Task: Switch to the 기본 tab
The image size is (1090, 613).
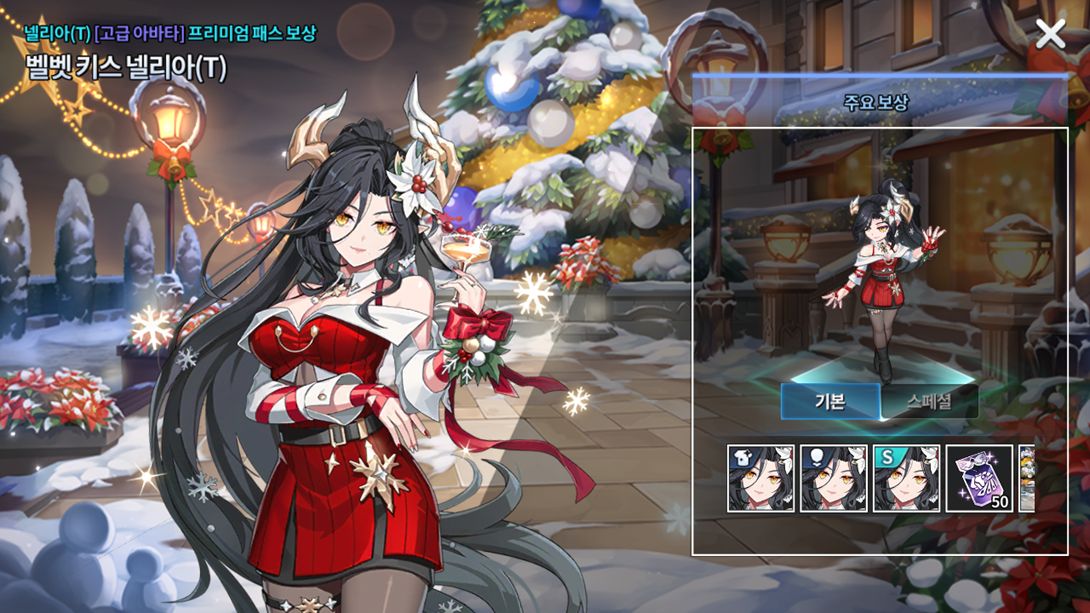Action: pos(830,402)
